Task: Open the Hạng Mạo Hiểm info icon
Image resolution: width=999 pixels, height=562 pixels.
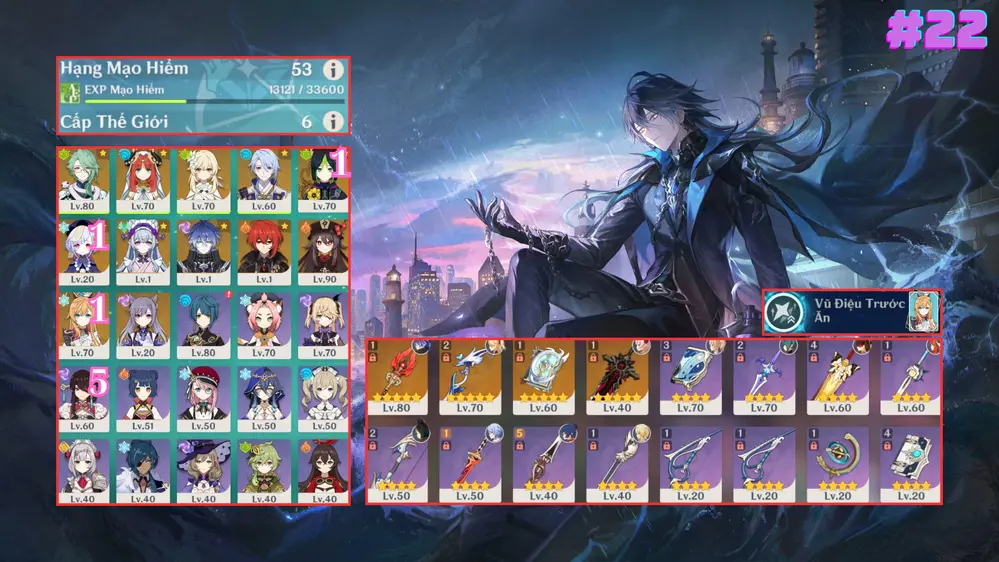Action: pos(333,70)
